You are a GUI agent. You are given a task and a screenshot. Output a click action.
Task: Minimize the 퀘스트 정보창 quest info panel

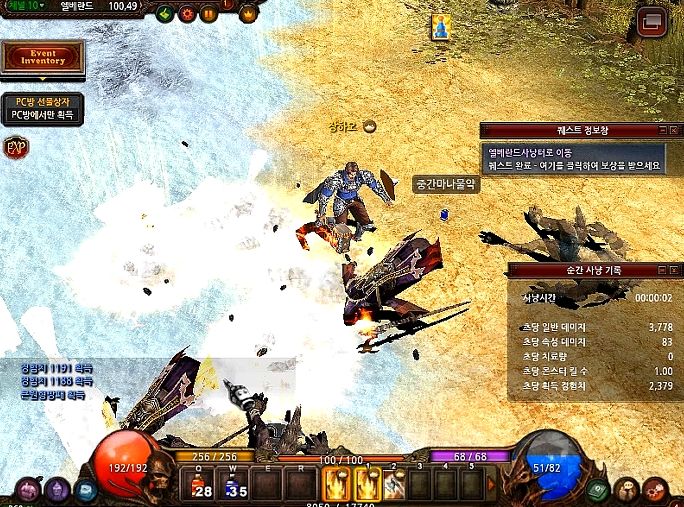[662, 130]
